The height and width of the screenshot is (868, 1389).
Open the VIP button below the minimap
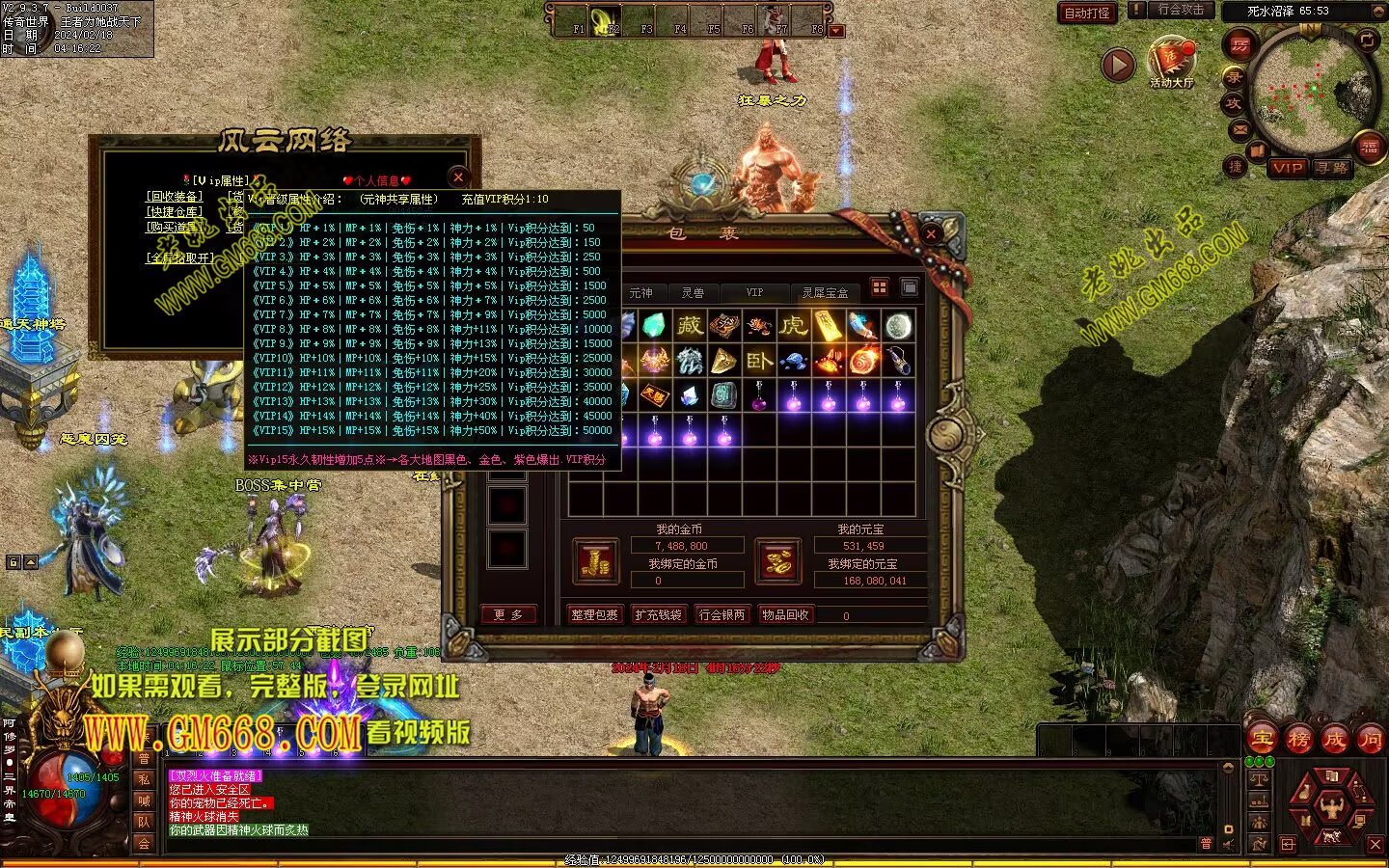coord(1287,167)
